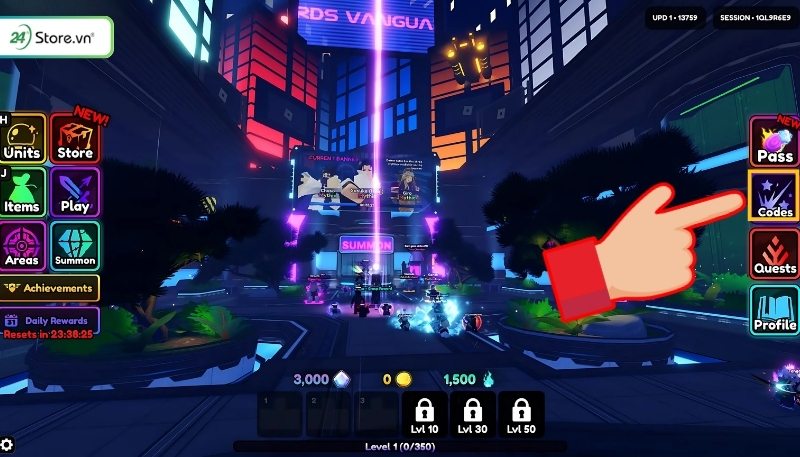Screen dimensions: 800x457
Task: Select the locked Lvl 10 unit slot
Action: coord(424,414)
